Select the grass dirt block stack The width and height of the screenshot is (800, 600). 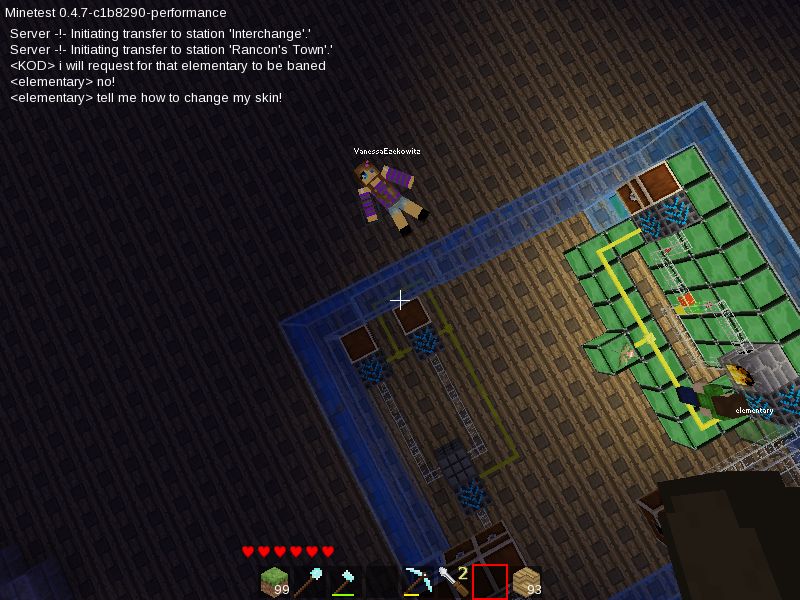point(274,581)
